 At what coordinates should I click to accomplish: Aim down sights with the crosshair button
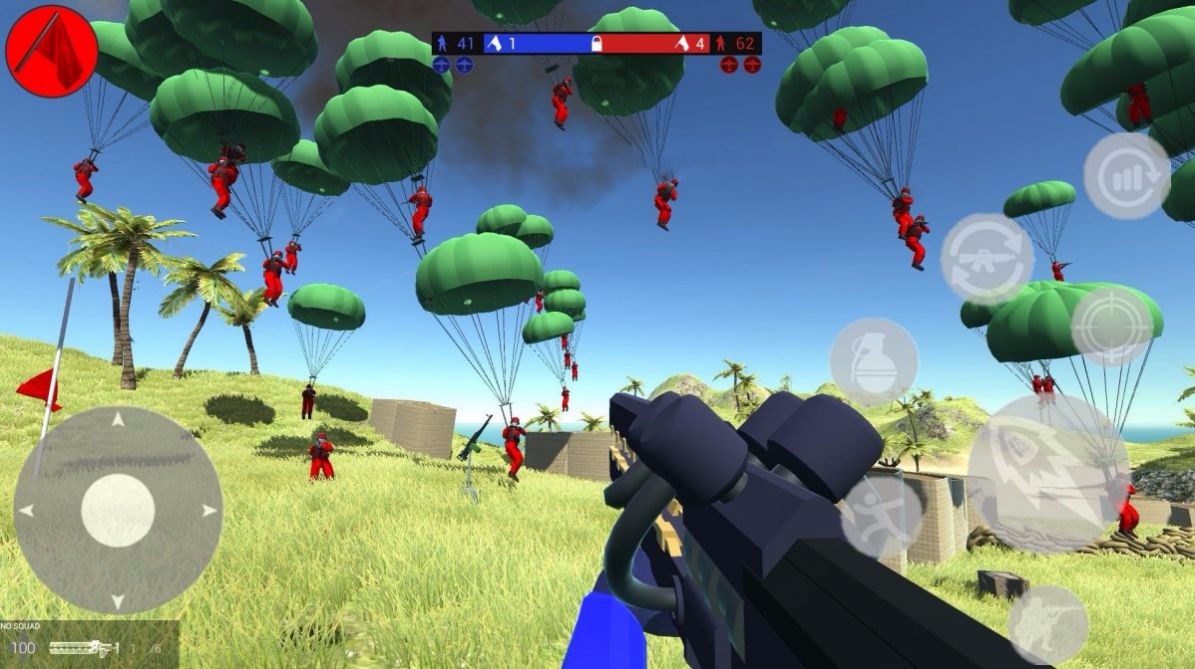point(1111,326)
